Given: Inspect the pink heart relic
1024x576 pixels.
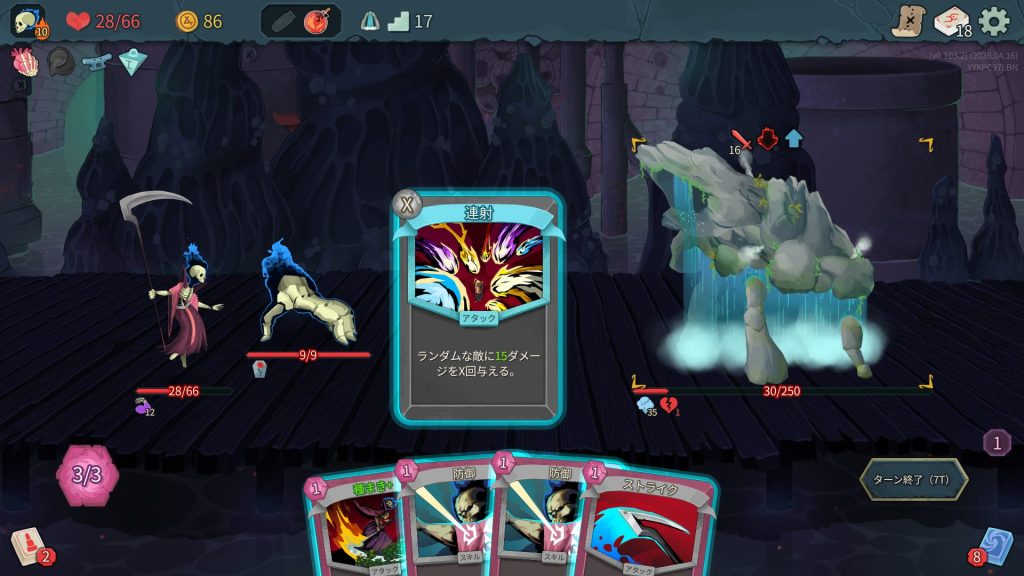Looking at the screenshot, I should click(x=23, y=61).
